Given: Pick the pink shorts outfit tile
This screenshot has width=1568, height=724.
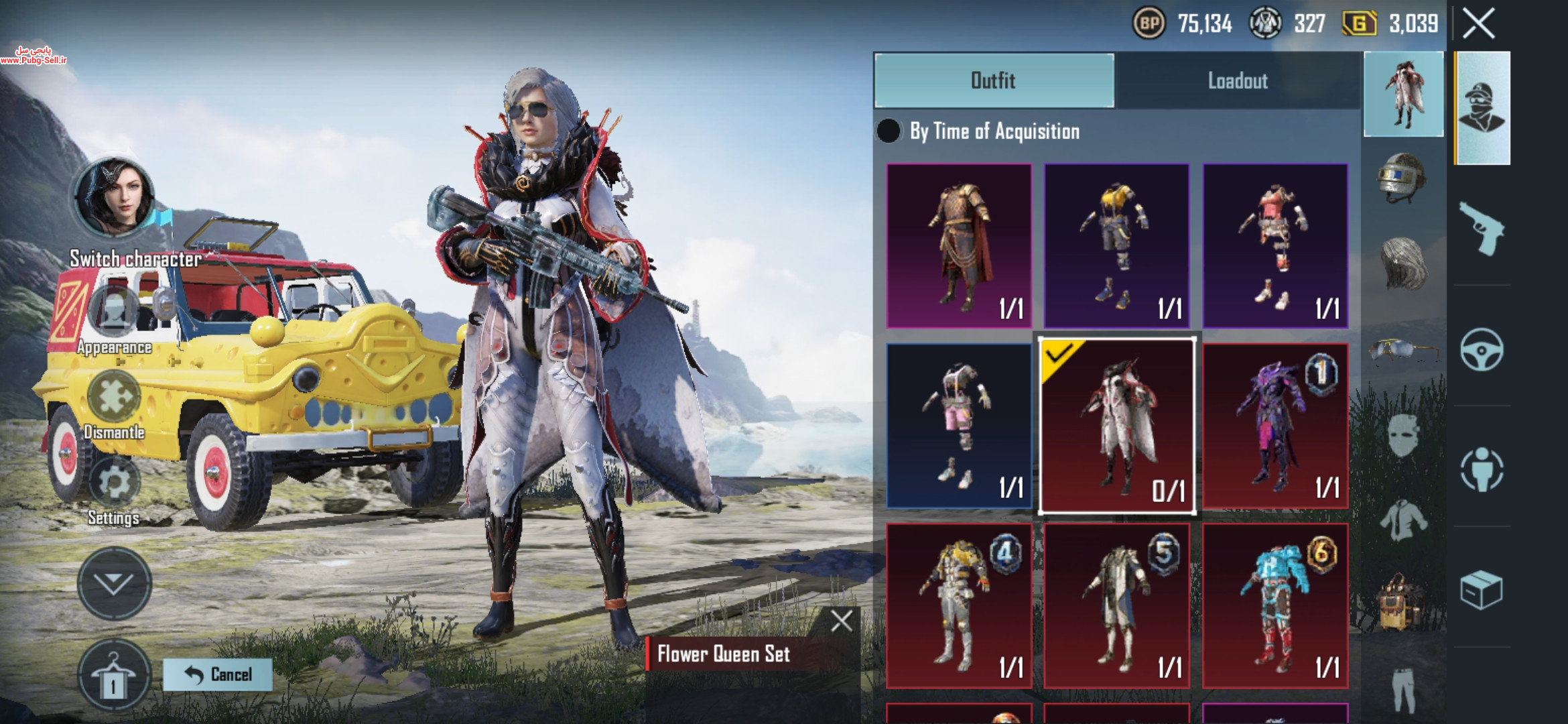Looking at the screenshot, I should click(x=959, y=426).
